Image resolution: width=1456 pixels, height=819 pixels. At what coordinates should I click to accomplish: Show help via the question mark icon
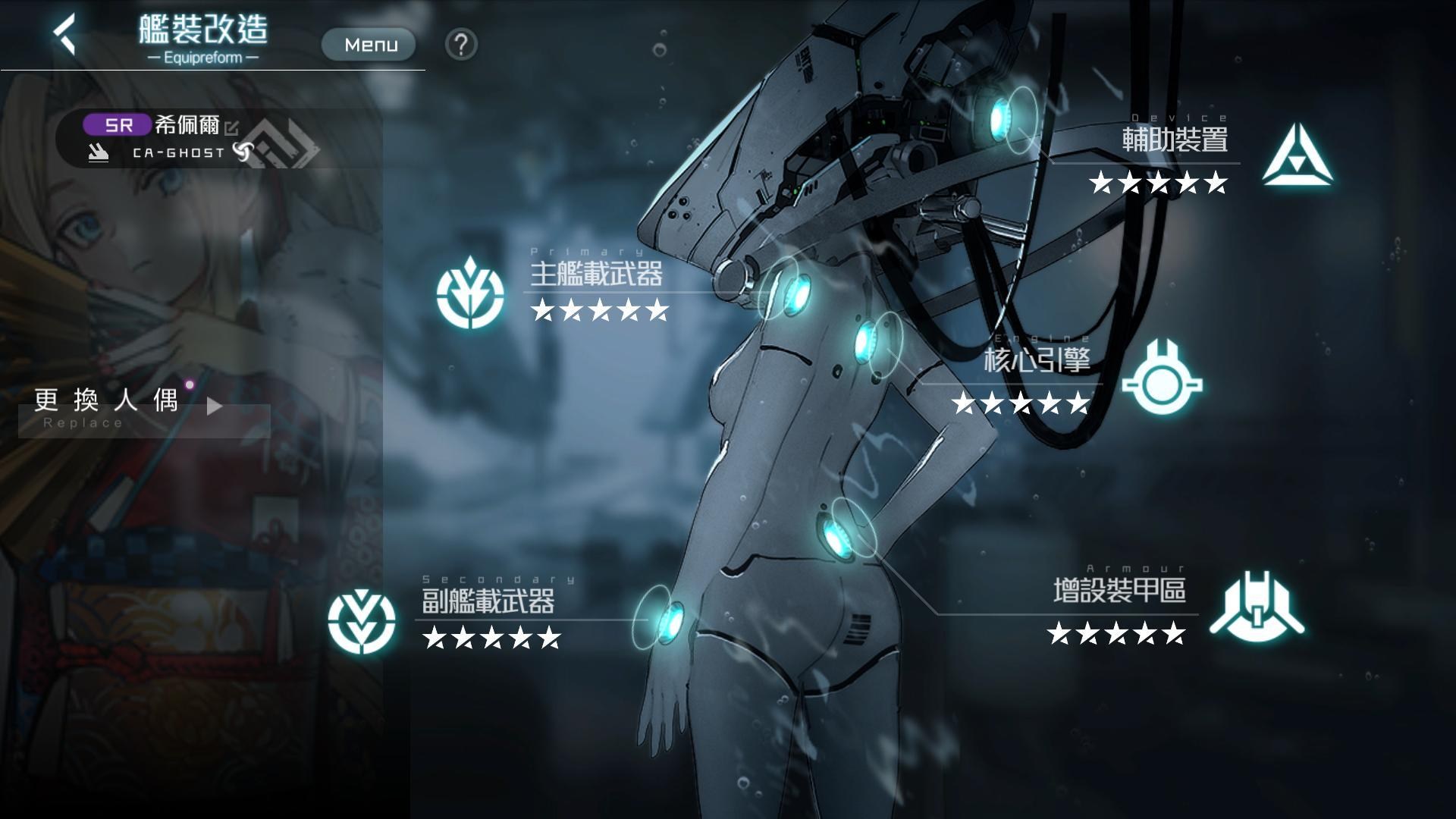tap(461, 45)
